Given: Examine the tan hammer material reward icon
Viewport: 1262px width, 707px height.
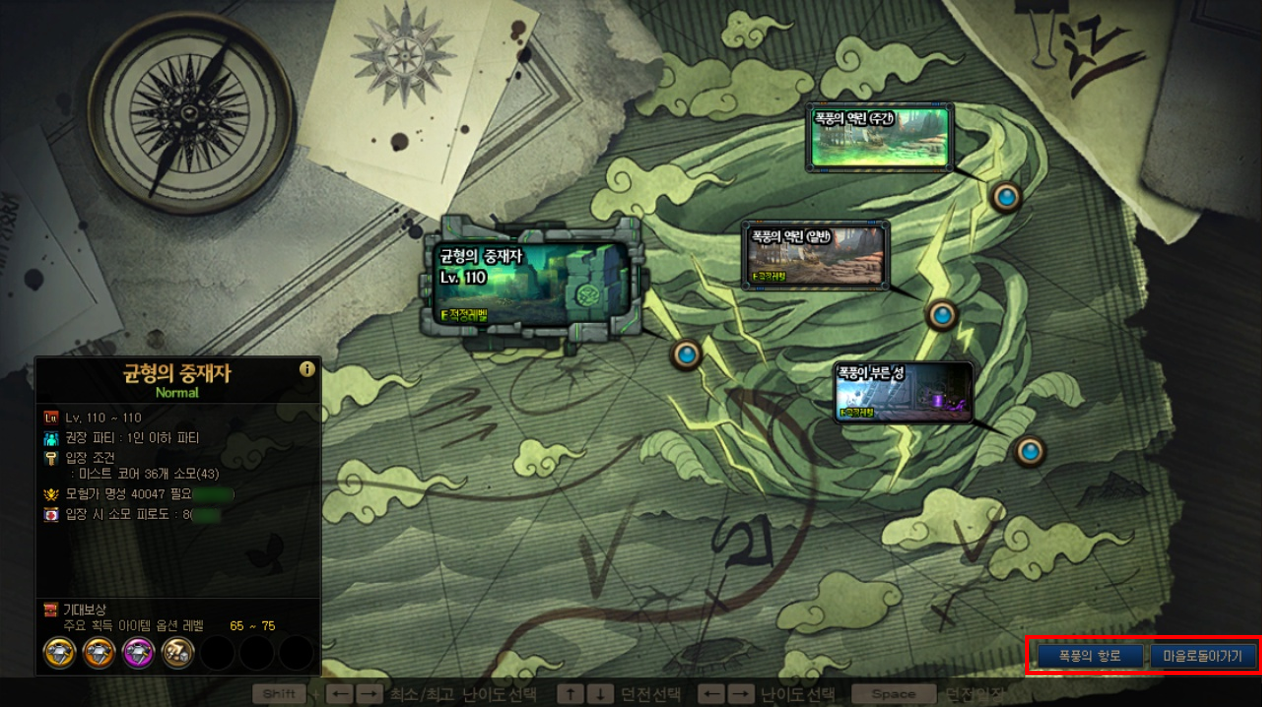Looking at the screenshot, I should point(177,653).
